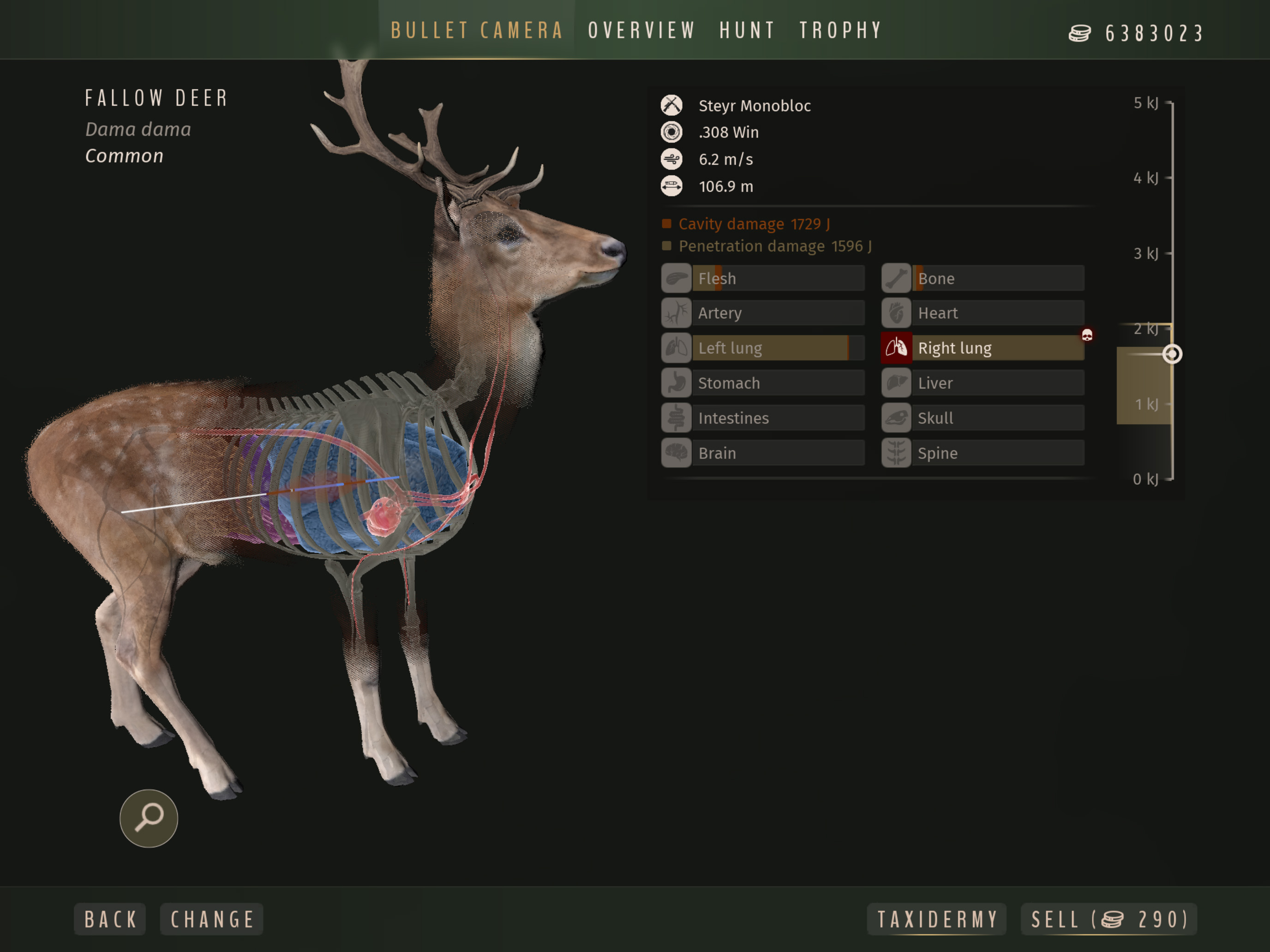Choose the Heart organ row
This screenshot has width=1270, height=952.
(983, 313)
